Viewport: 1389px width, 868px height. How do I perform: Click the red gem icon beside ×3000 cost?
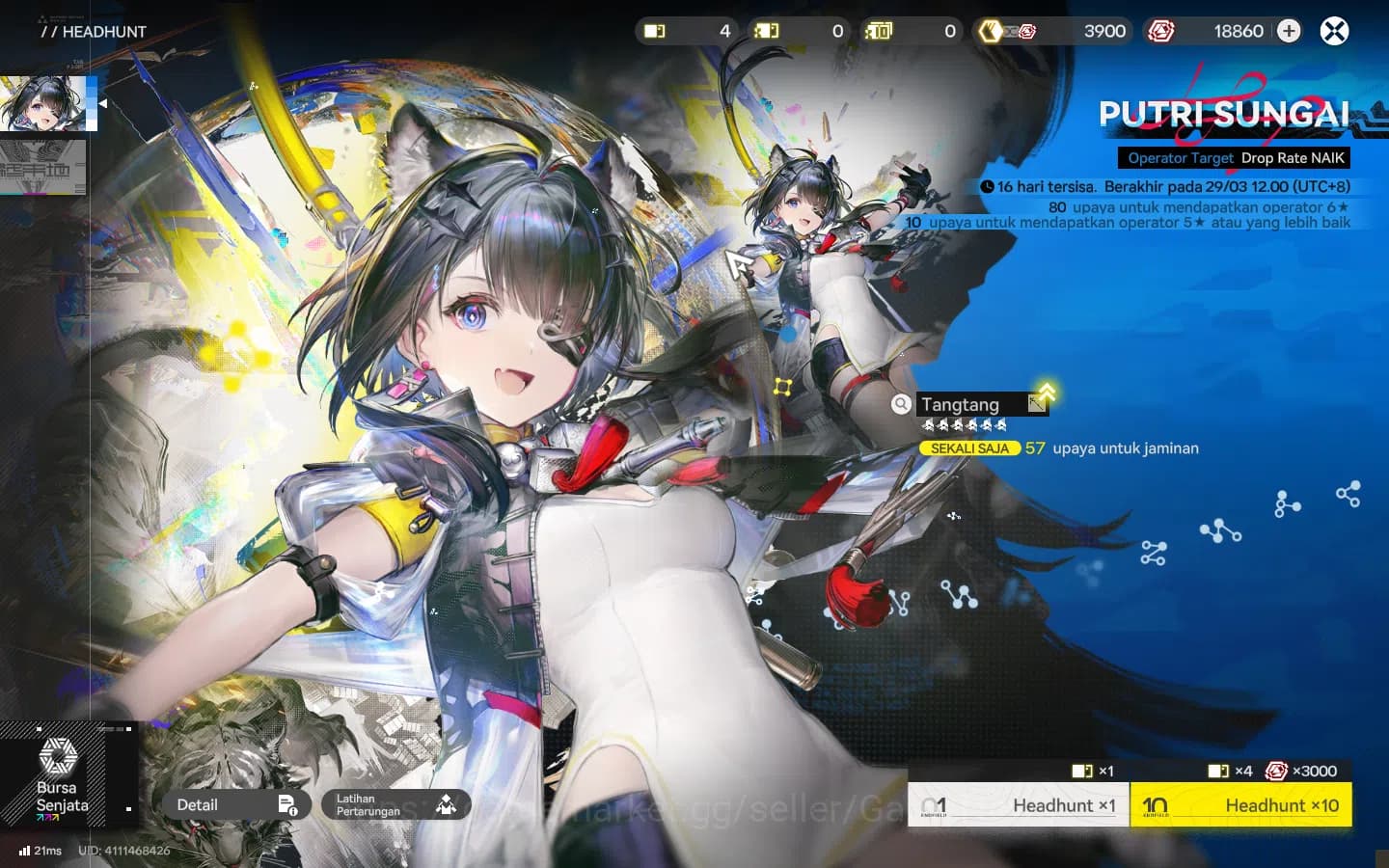point(1275,771)
